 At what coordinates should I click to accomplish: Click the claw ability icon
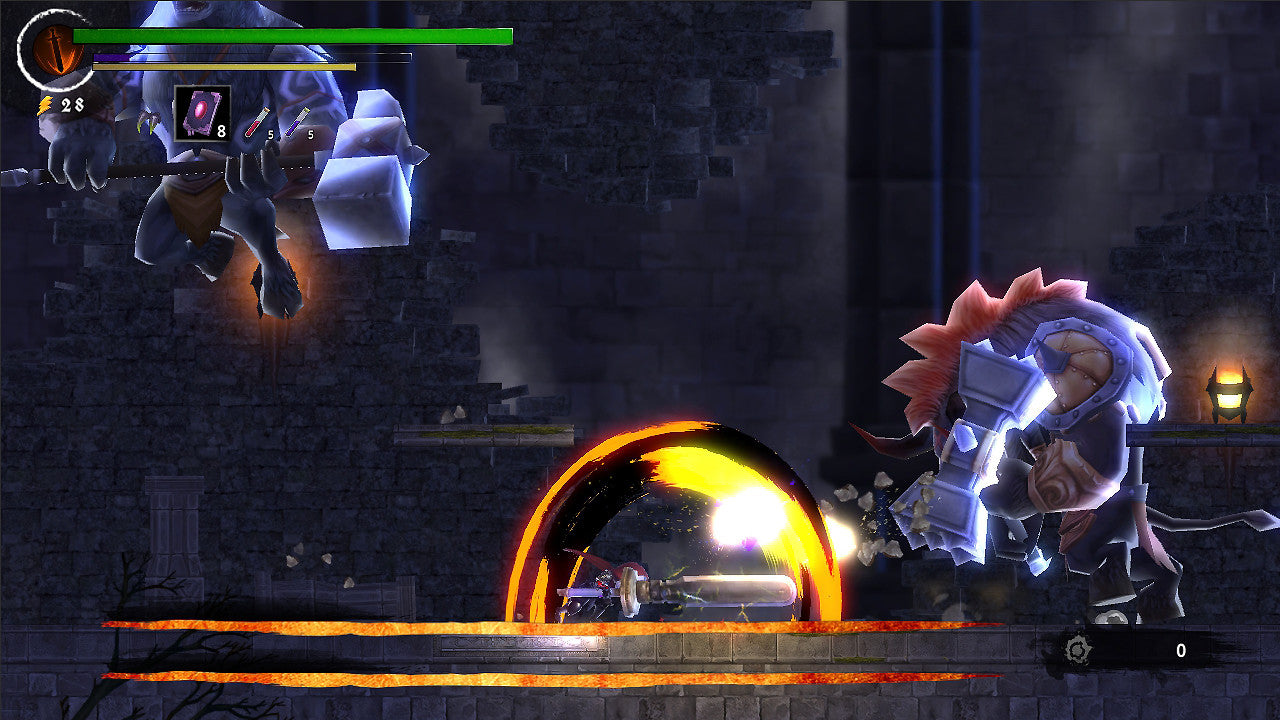tap(148, 123)
